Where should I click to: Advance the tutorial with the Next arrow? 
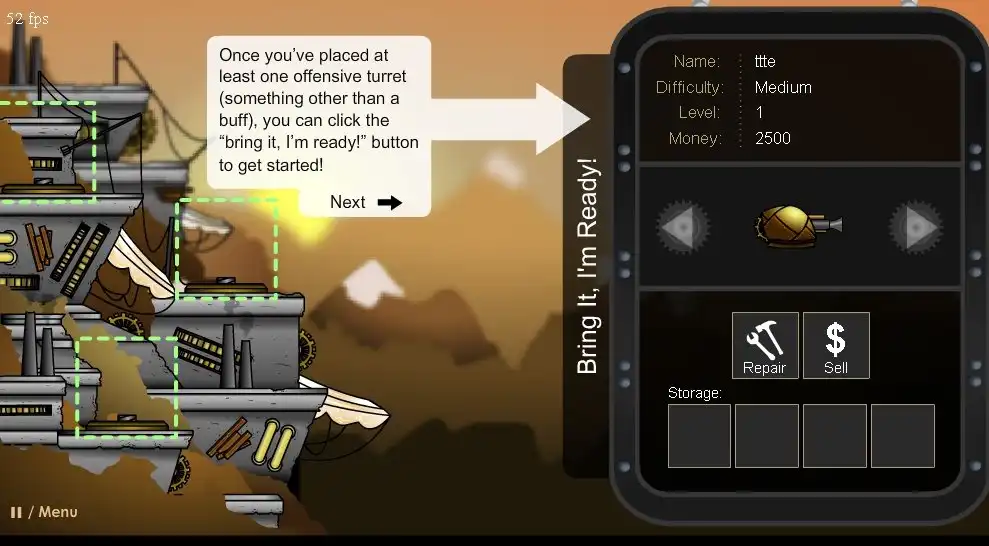(366, 202)
